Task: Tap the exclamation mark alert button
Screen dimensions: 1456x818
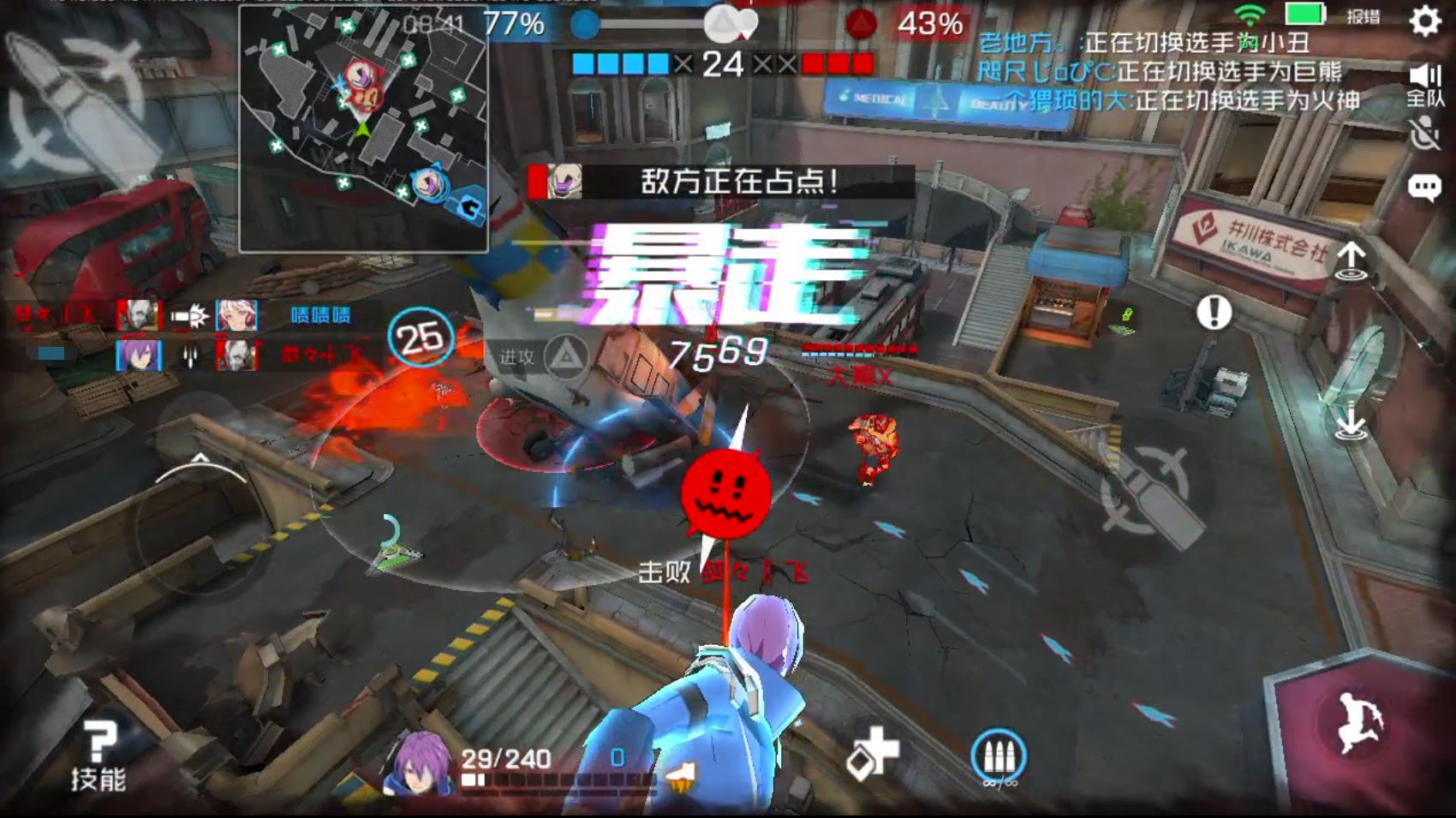Action: [1214, 313]
